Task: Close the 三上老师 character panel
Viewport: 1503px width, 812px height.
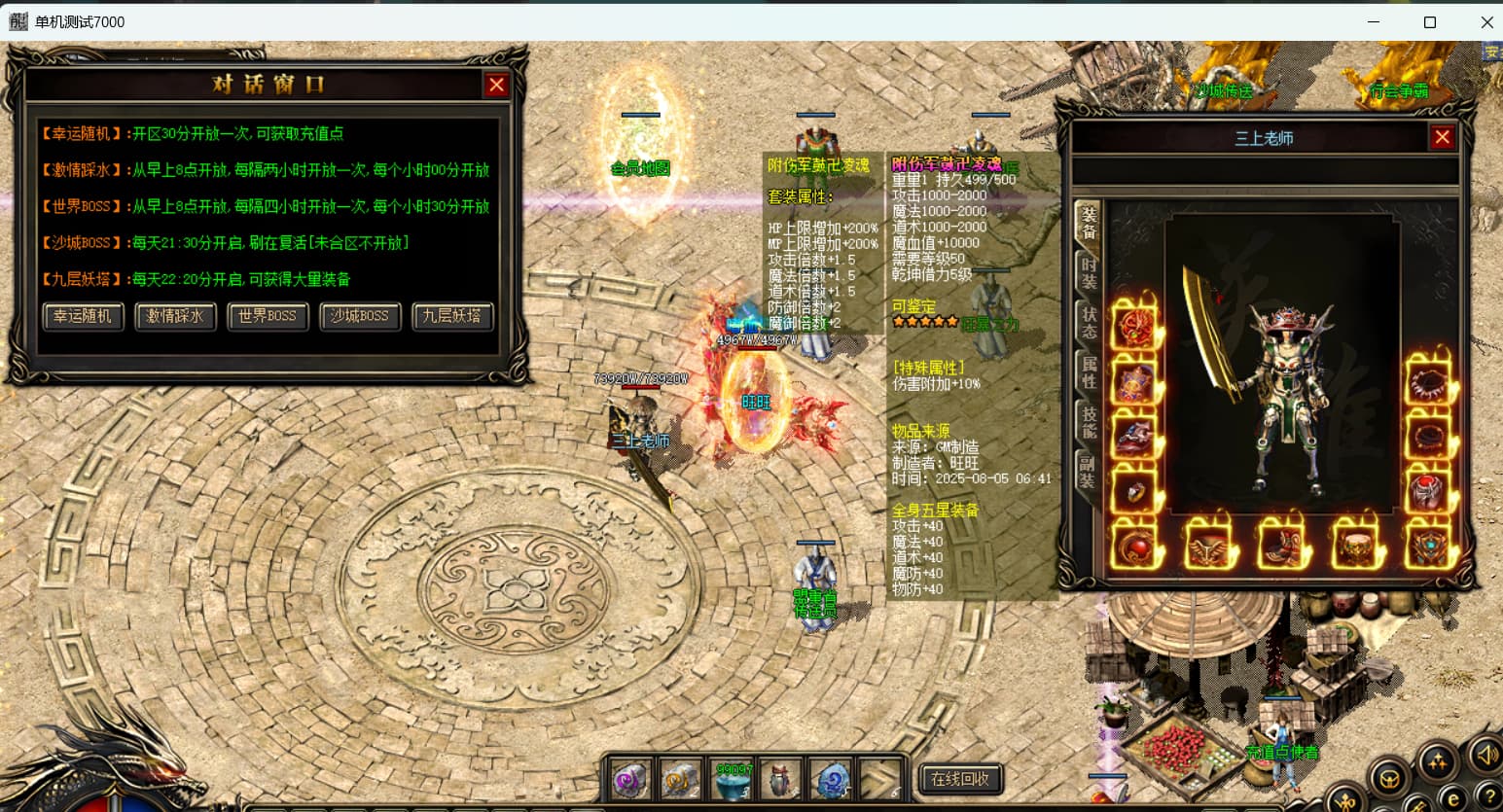Action: tap(1442, 137)
